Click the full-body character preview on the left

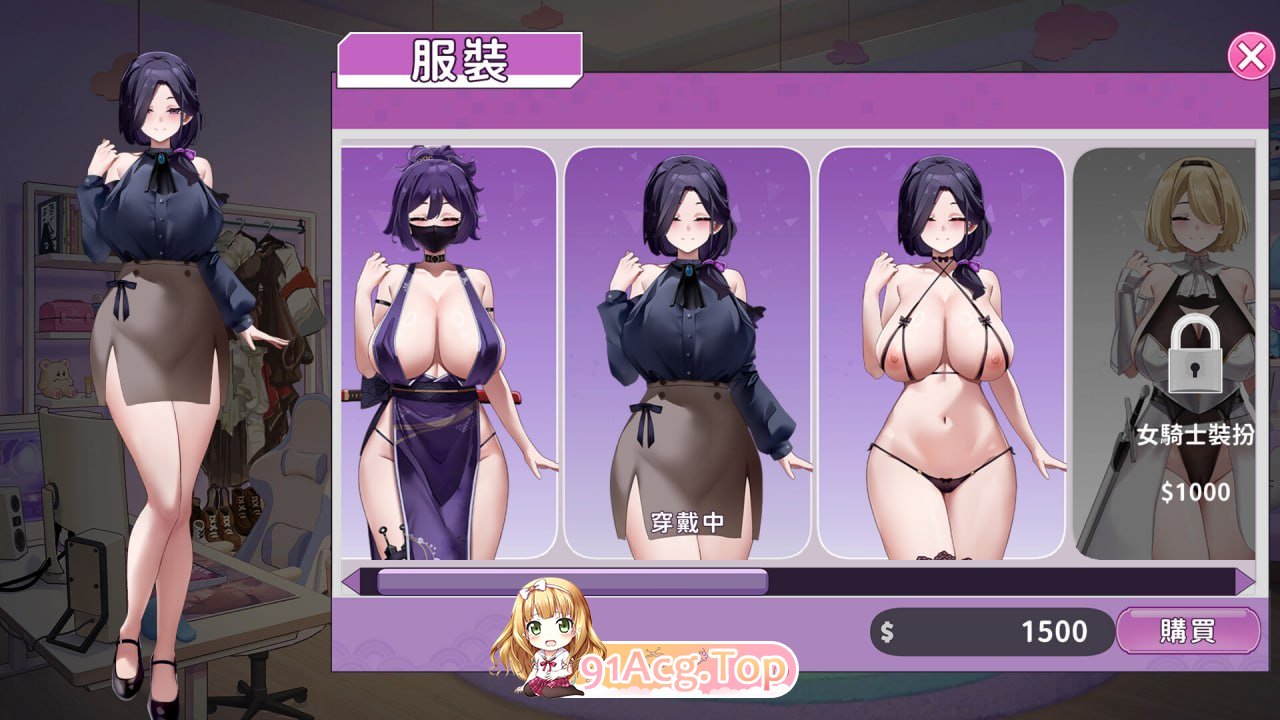pyautogui.click(x=160, y=350)
